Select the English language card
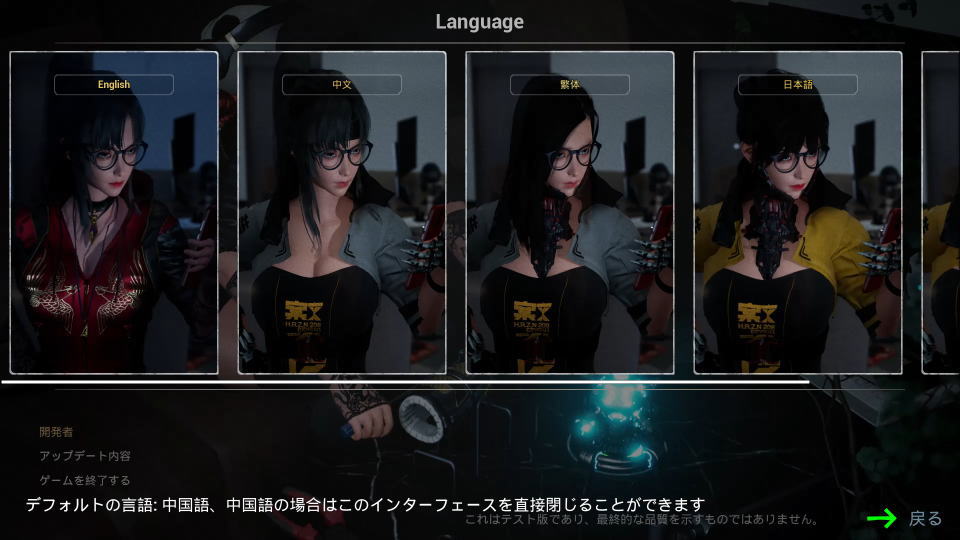 click(x=114, y=212)
